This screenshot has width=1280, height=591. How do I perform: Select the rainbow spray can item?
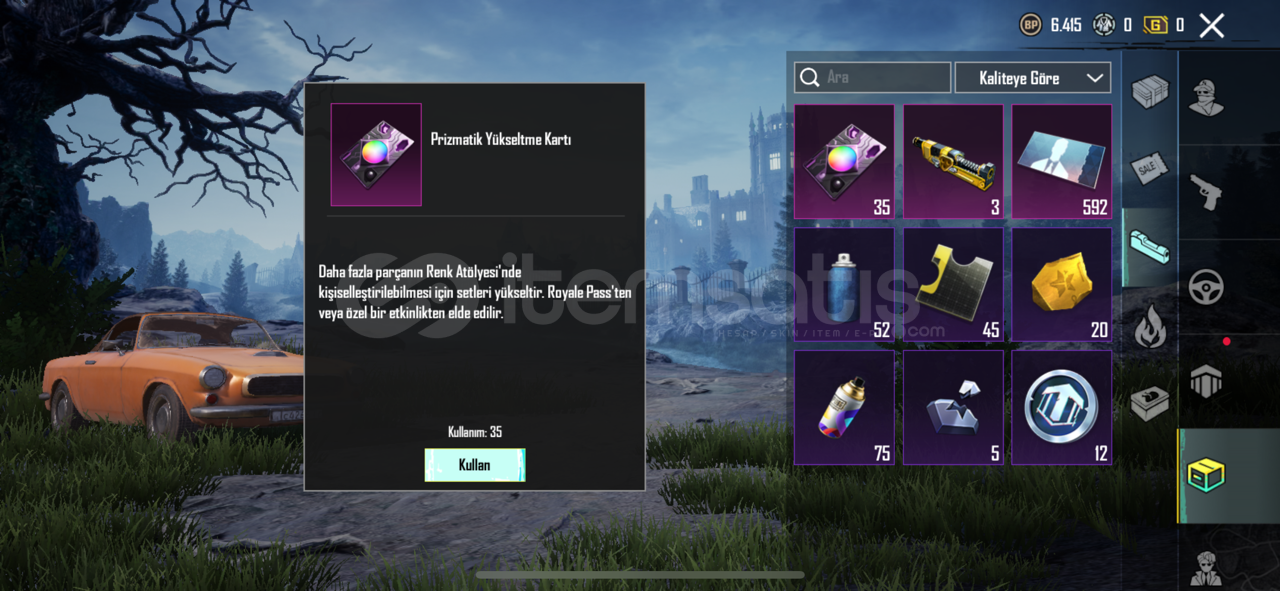click(x=844, y=407)
